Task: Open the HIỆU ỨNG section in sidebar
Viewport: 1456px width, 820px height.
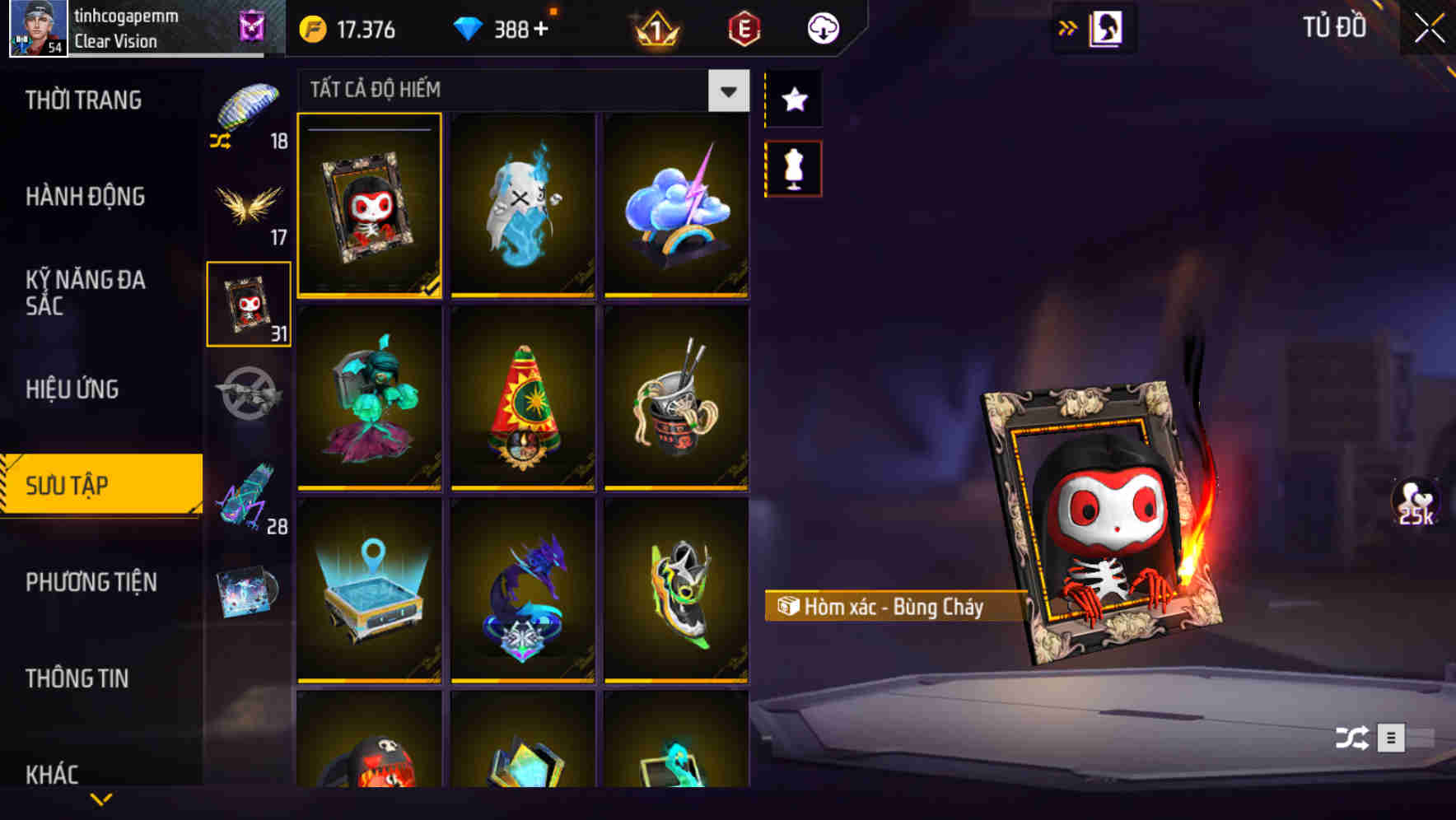Action: coord(72,389)
